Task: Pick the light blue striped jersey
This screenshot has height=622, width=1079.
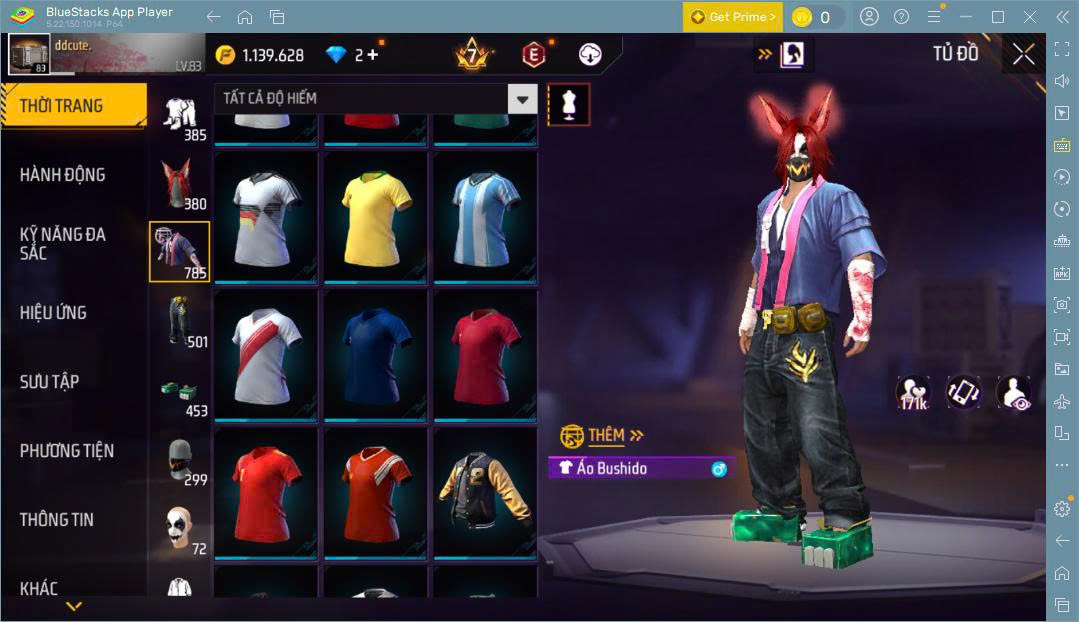Action: click(x=485, y=216)
